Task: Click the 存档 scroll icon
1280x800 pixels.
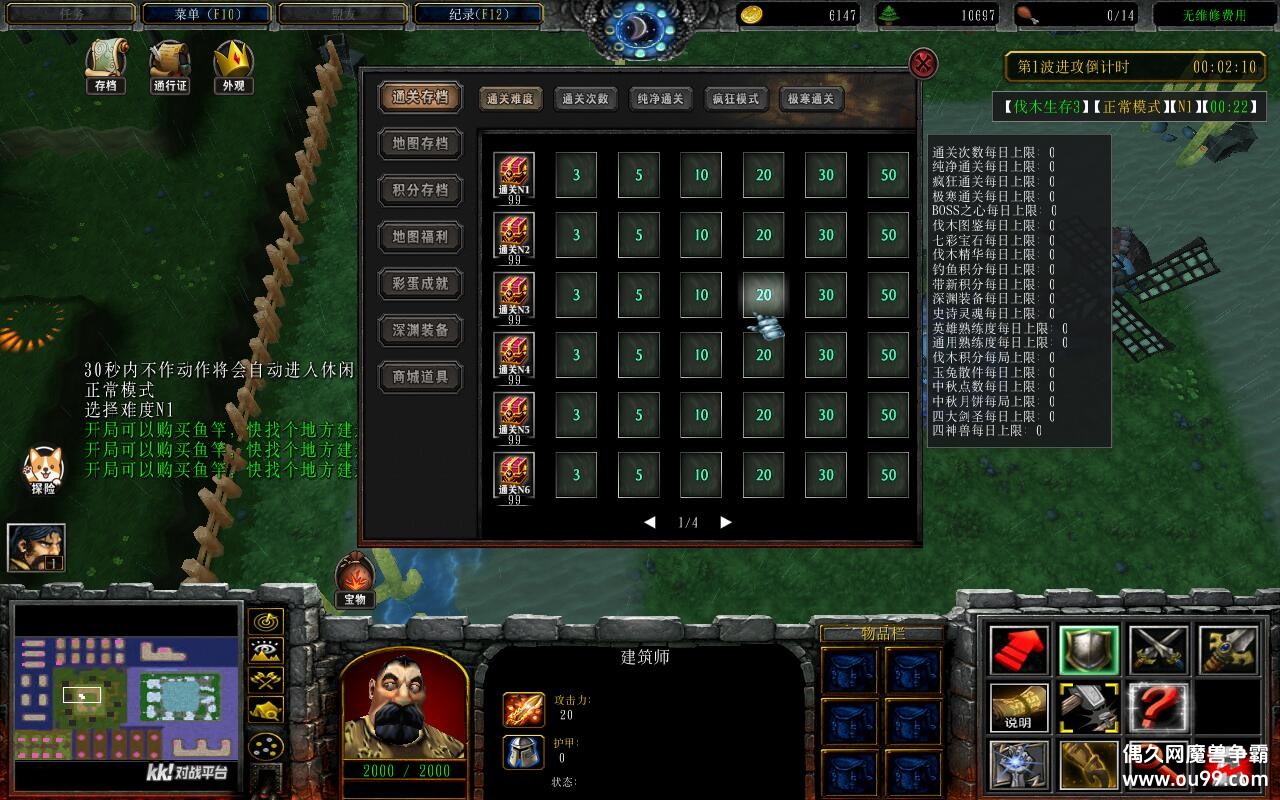Action: pos(105,62)
